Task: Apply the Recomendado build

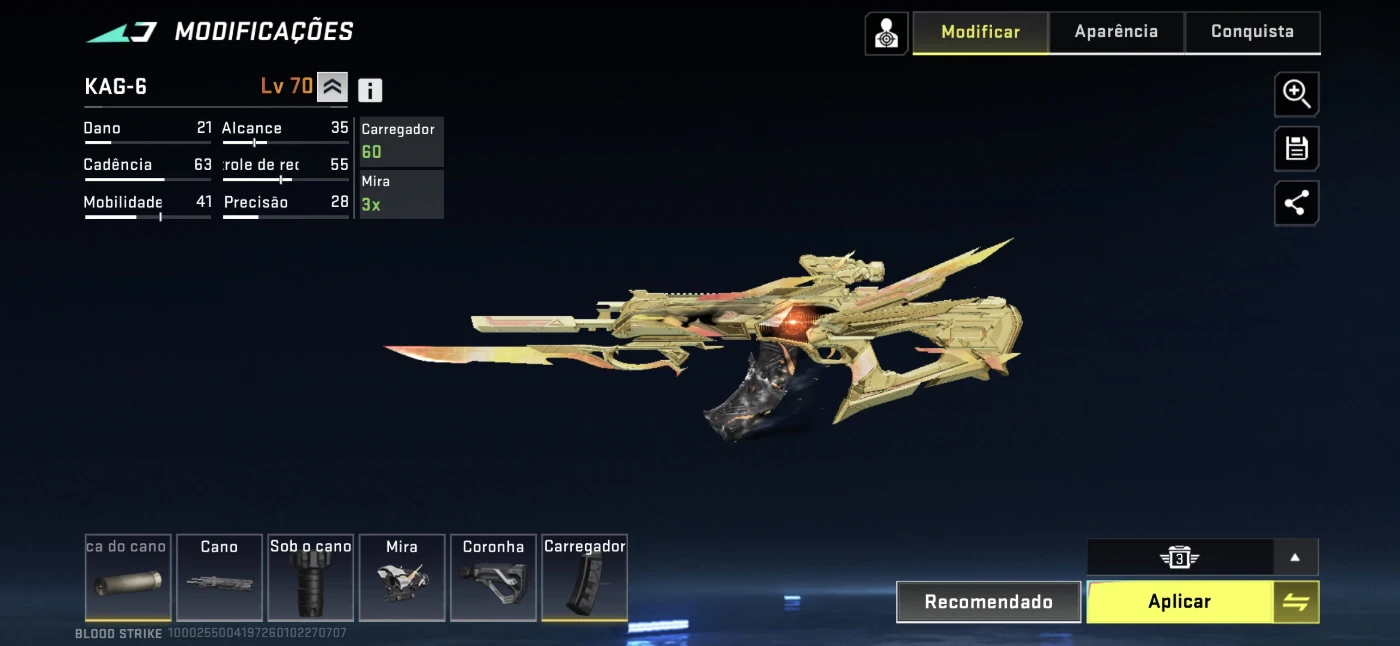Action: click(x=988, y=602)
